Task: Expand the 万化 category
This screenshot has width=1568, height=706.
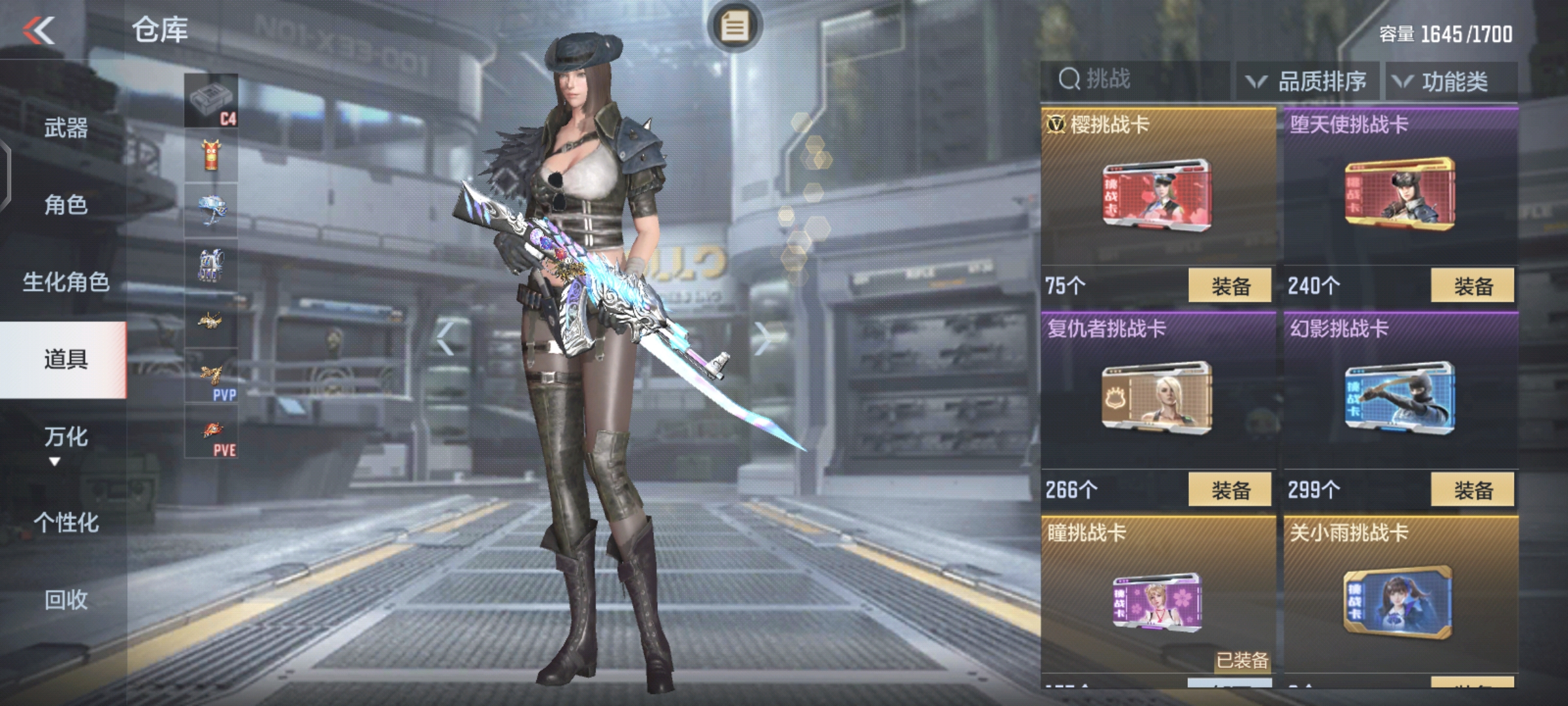Action: pyautogui.click(x=65, y=438)
